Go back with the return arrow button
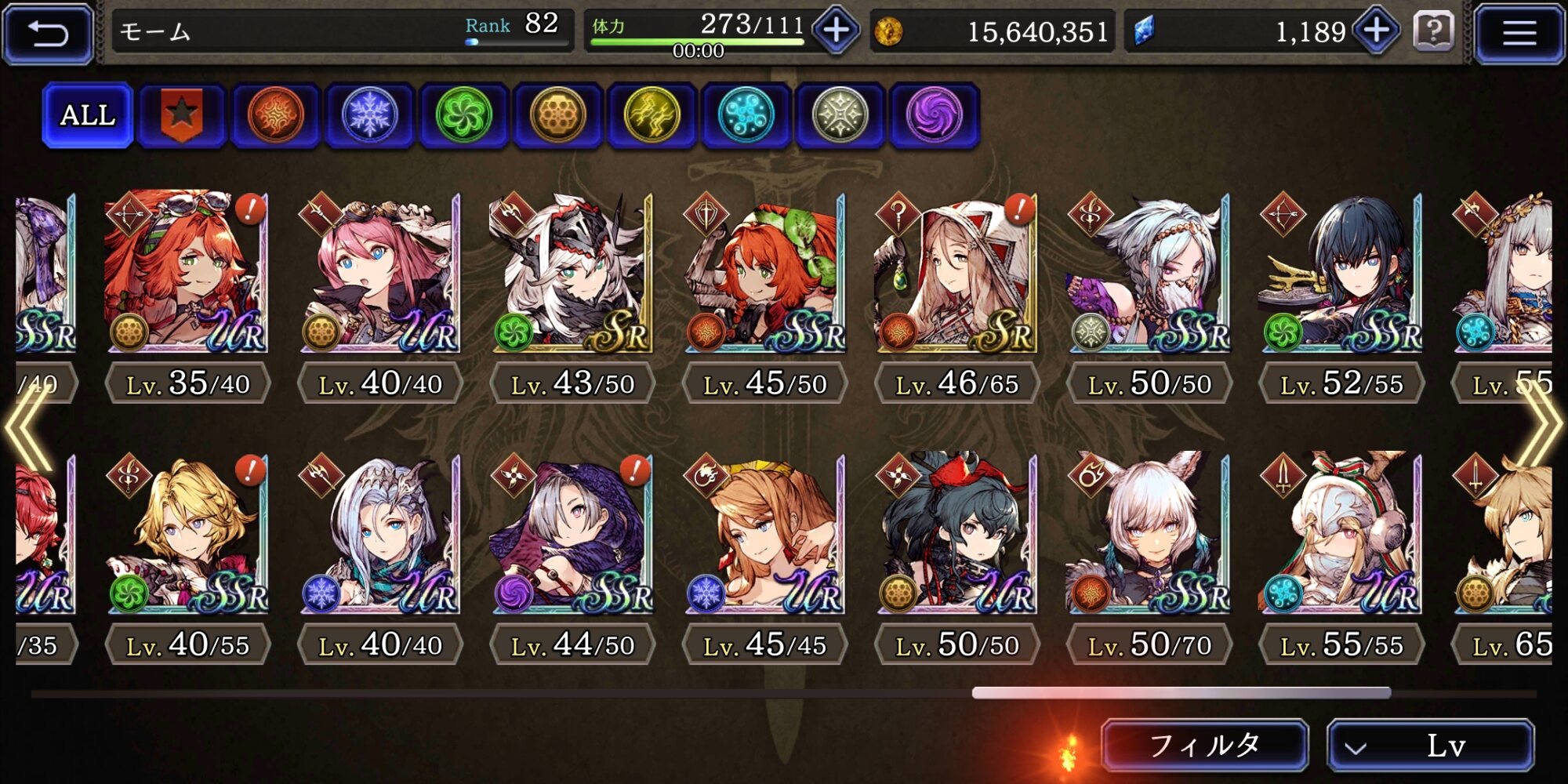 point(49,33)
